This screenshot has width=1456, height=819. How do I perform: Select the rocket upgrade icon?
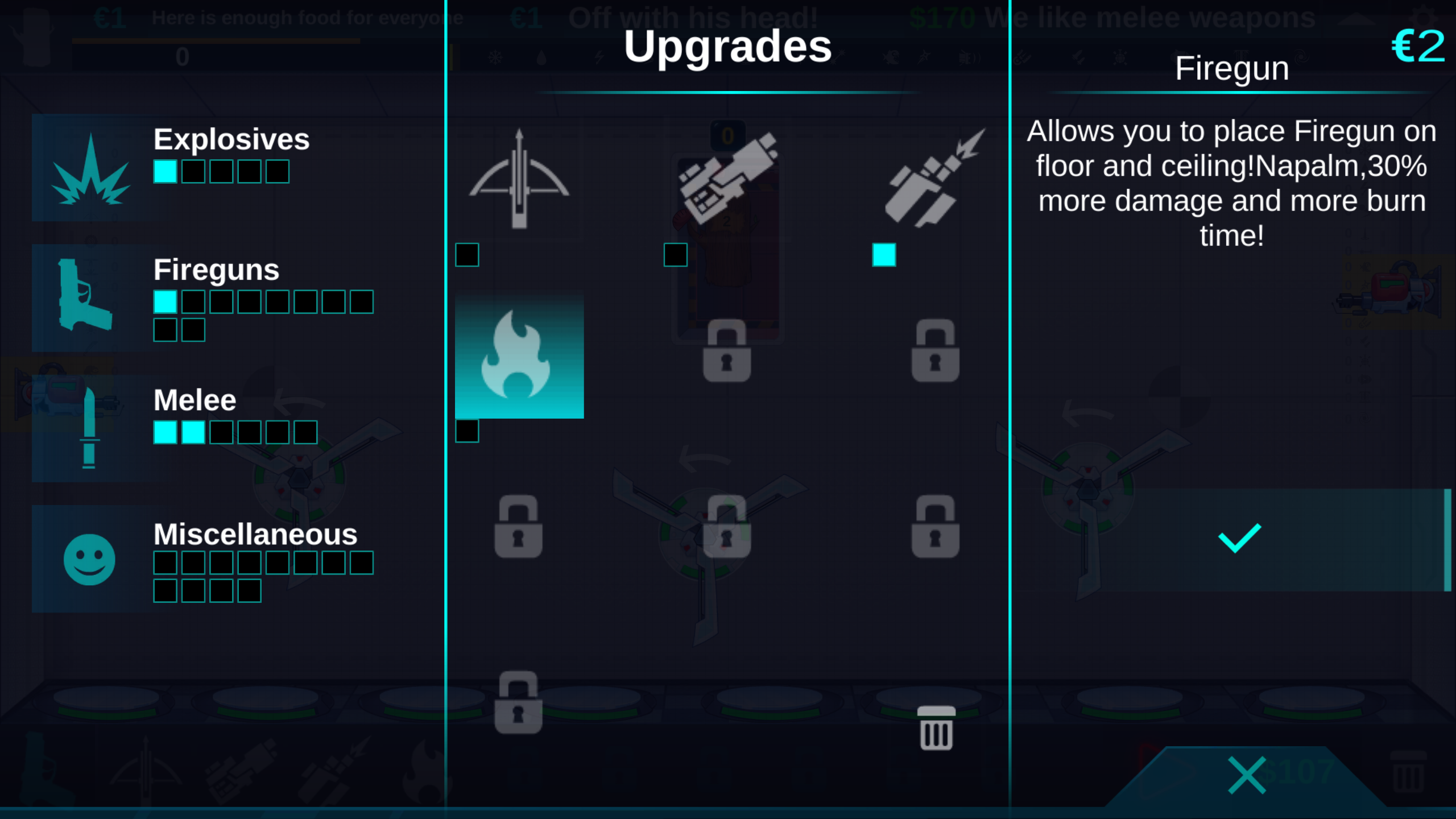tap(933, 176)
